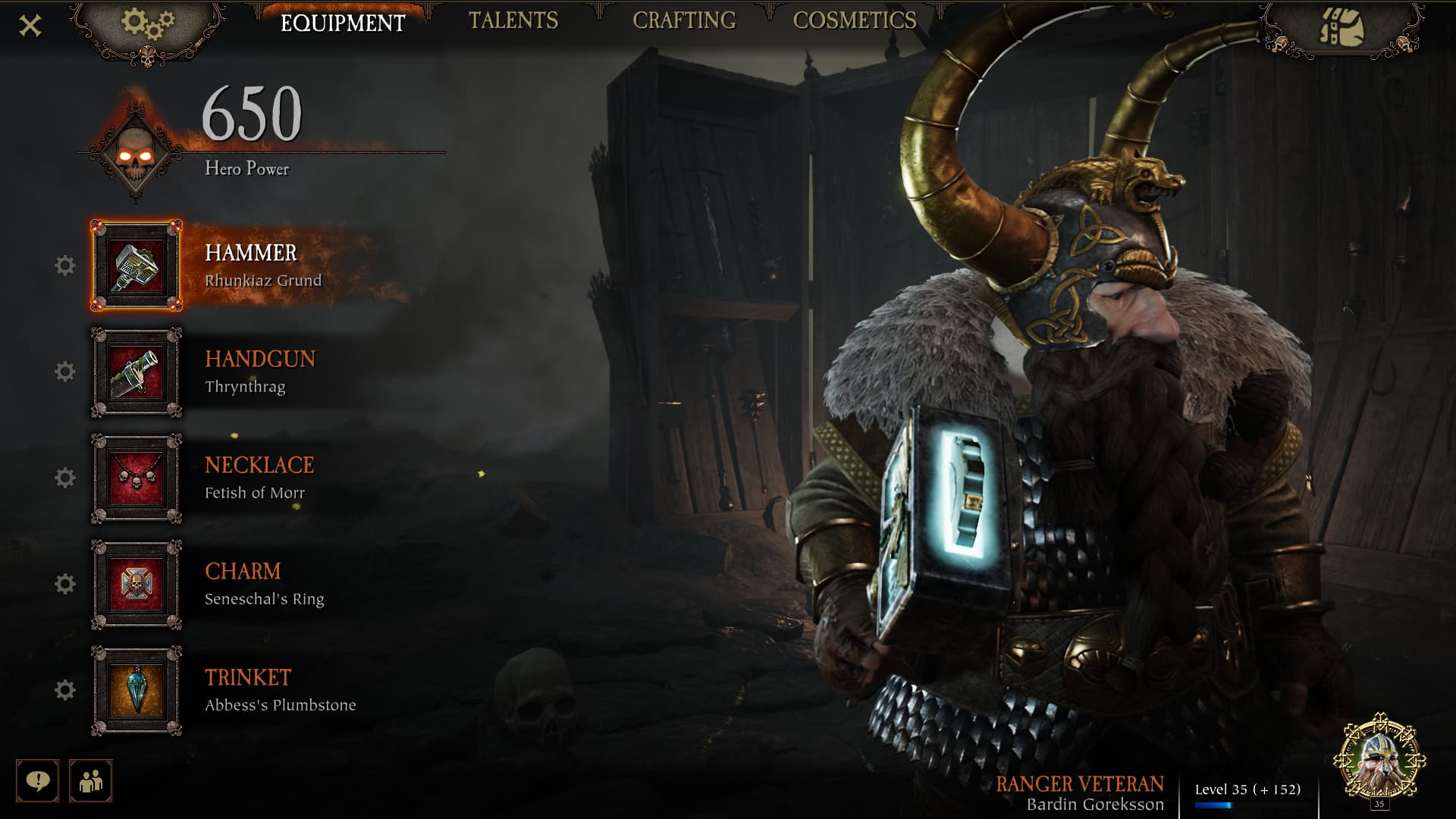Select the Equipment tab
The image size is (1456, 819).
tap(343, 23)
